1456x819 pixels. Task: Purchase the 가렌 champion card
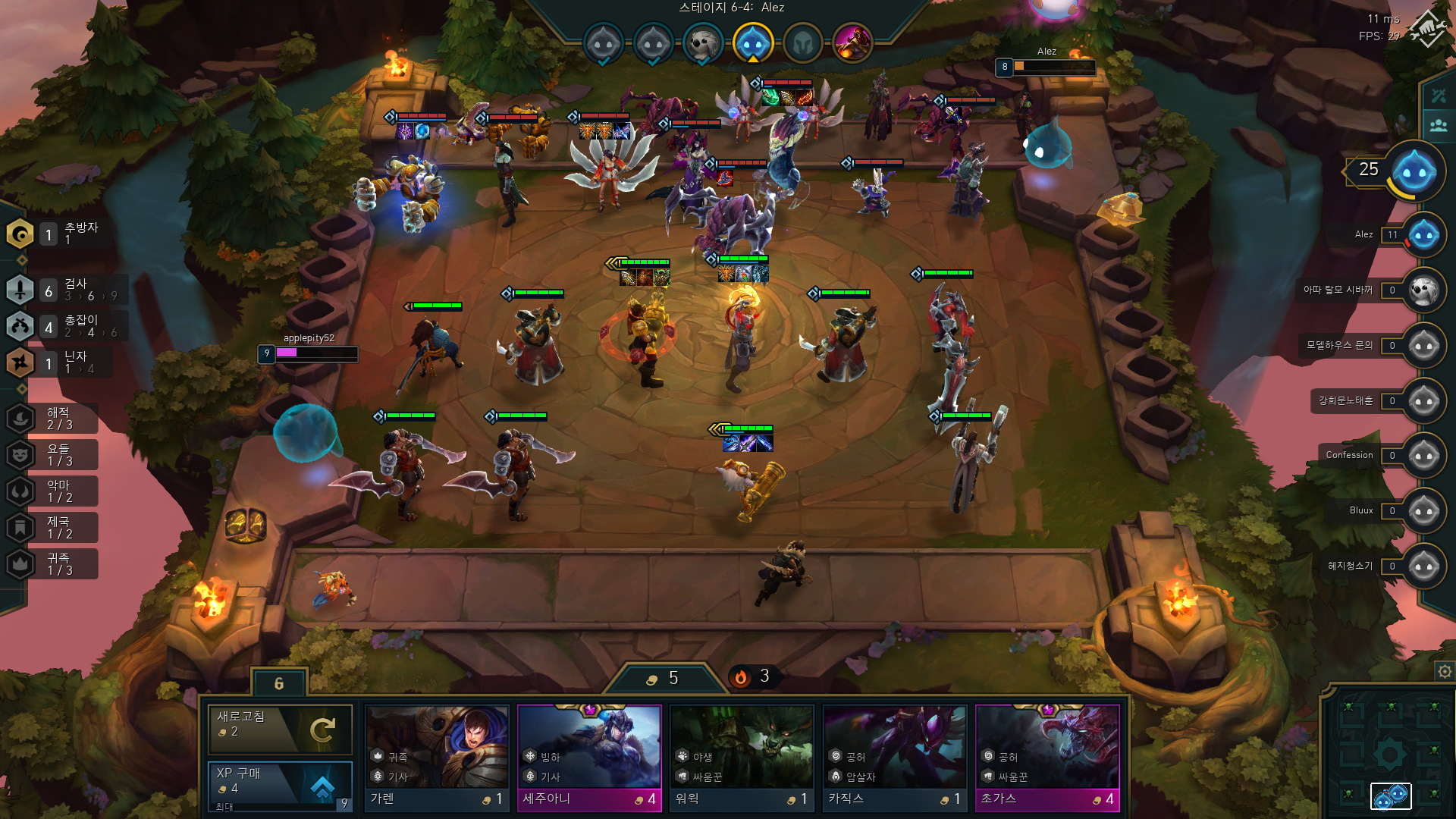click(x=437, y=758)
